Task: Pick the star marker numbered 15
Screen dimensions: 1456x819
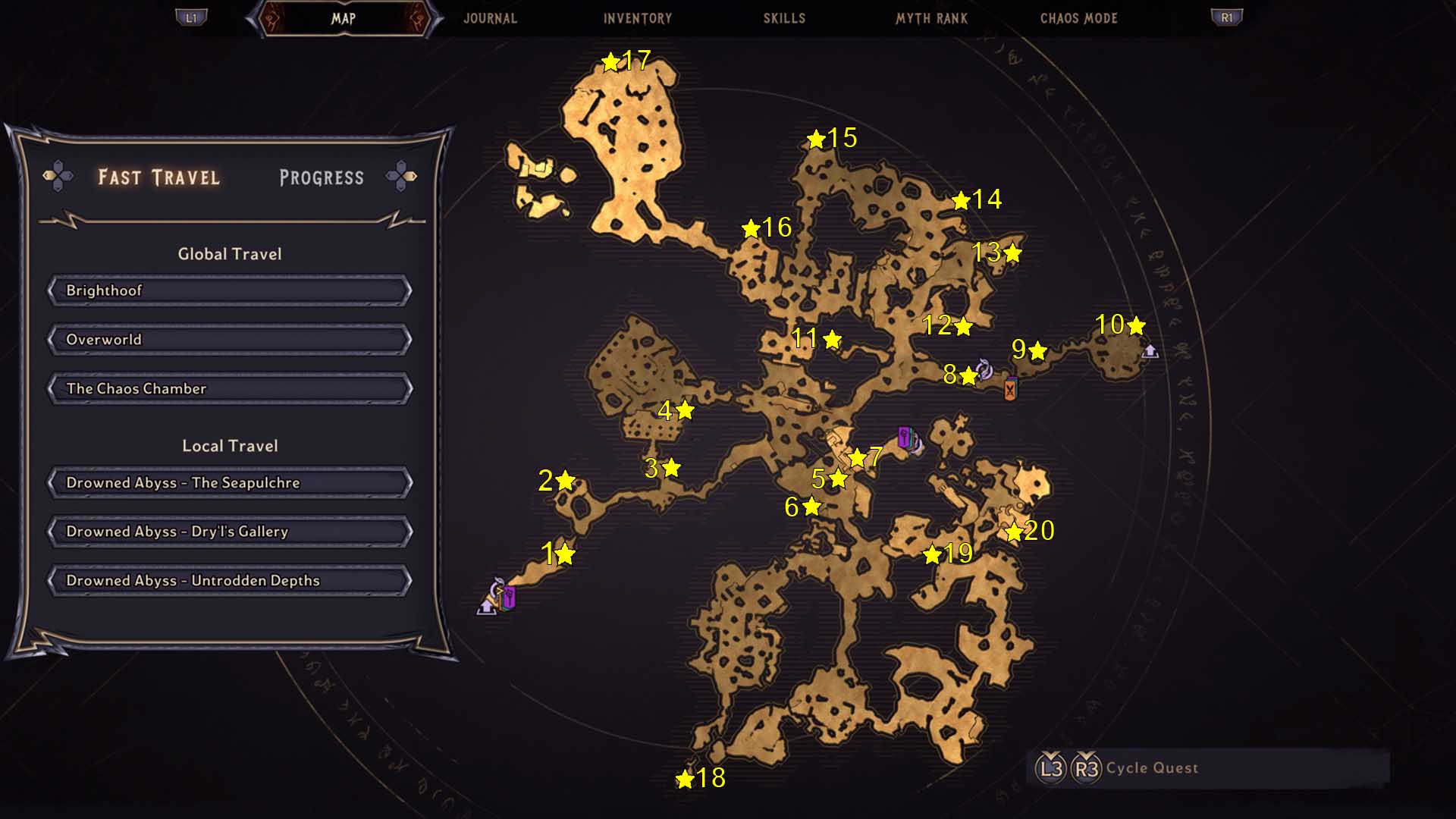Action: point(816,140)
